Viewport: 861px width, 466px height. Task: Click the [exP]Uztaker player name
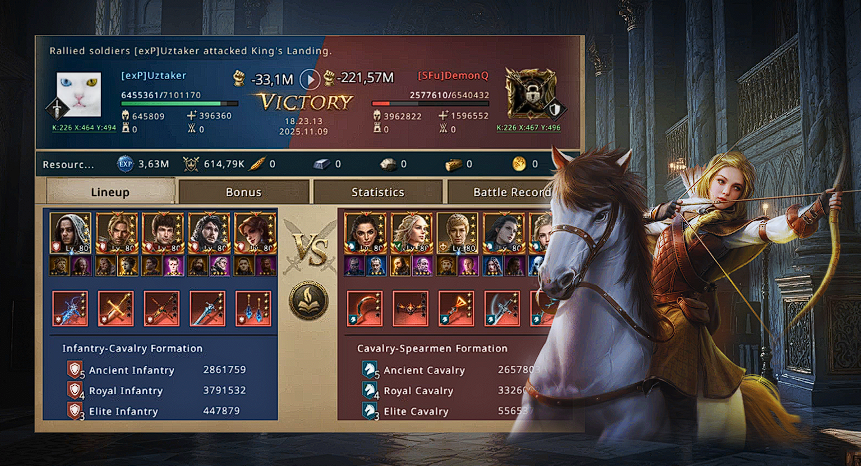(x=154, y=75)
